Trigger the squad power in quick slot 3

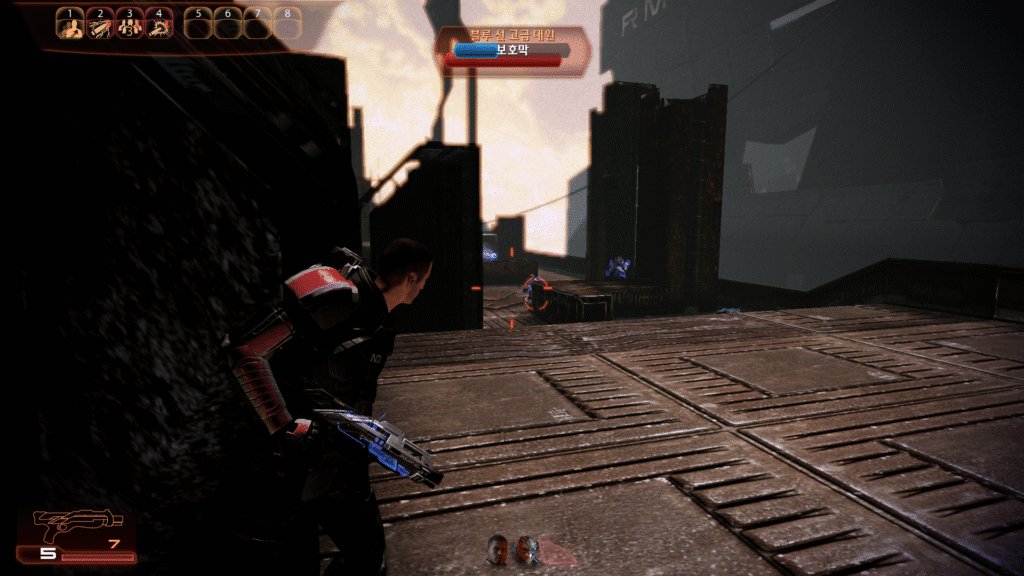(129, 25)
